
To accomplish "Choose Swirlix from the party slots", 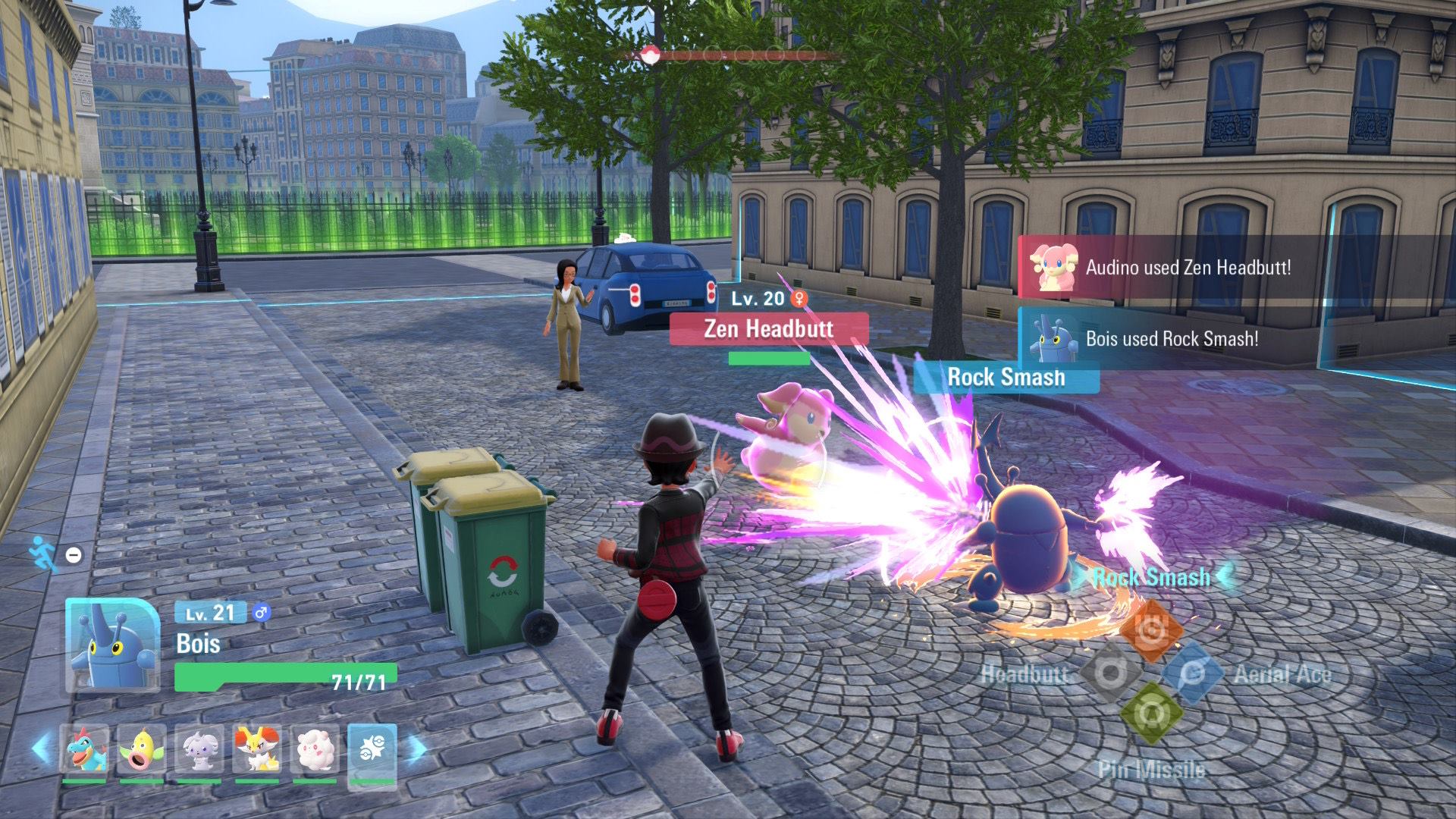I will [315, 749].
